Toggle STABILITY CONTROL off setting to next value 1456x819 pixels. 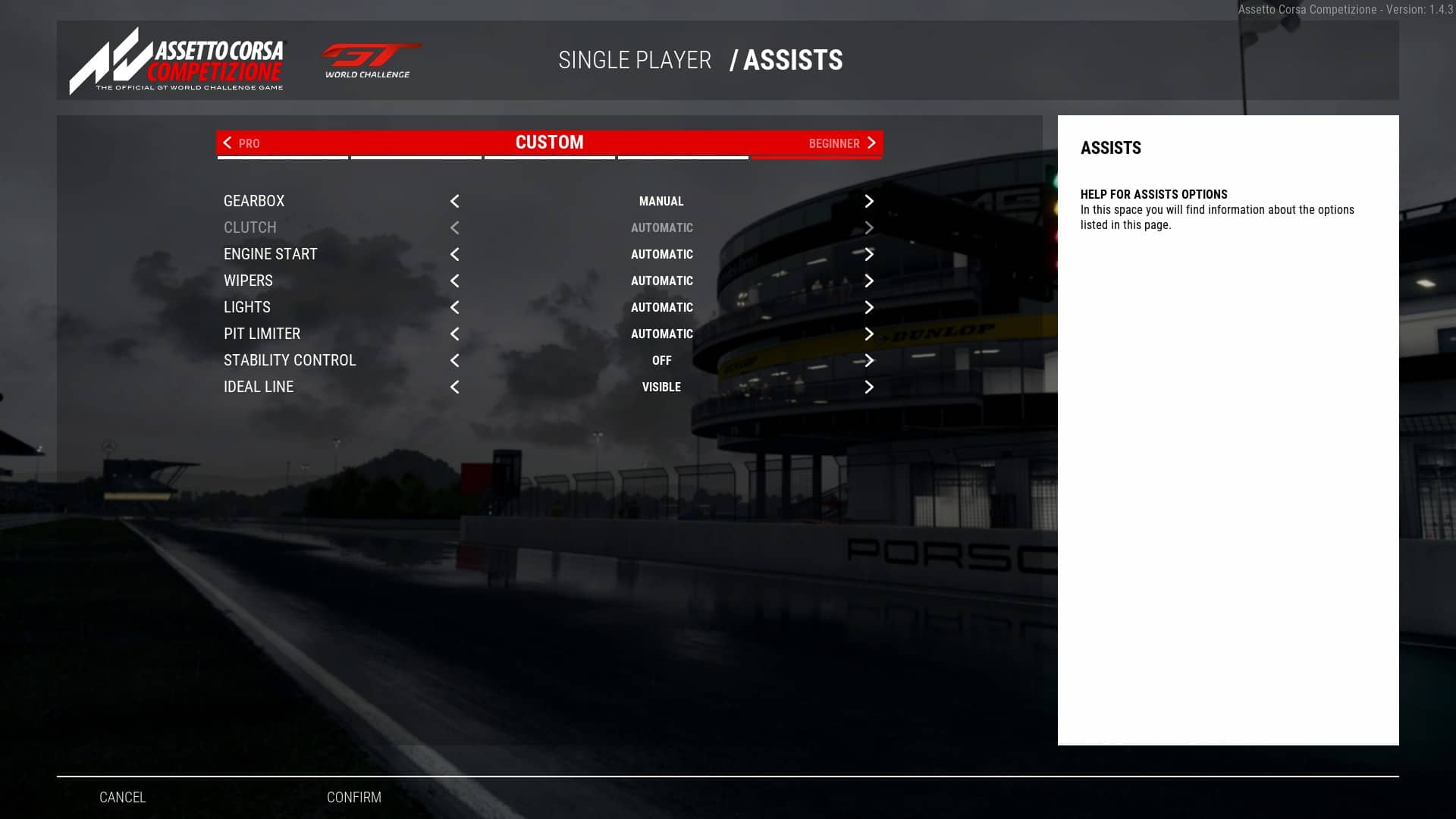click(869, 361)
